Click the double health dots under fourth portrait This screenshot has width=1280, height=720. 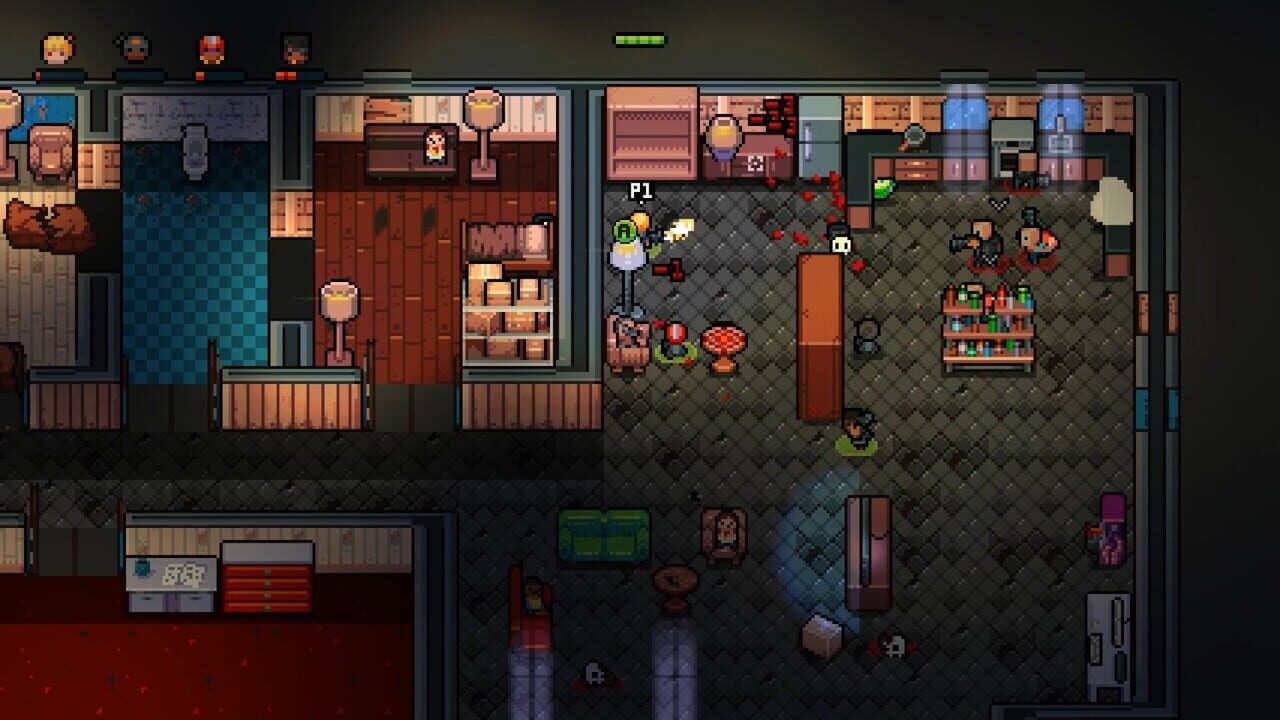pos(285,74)
